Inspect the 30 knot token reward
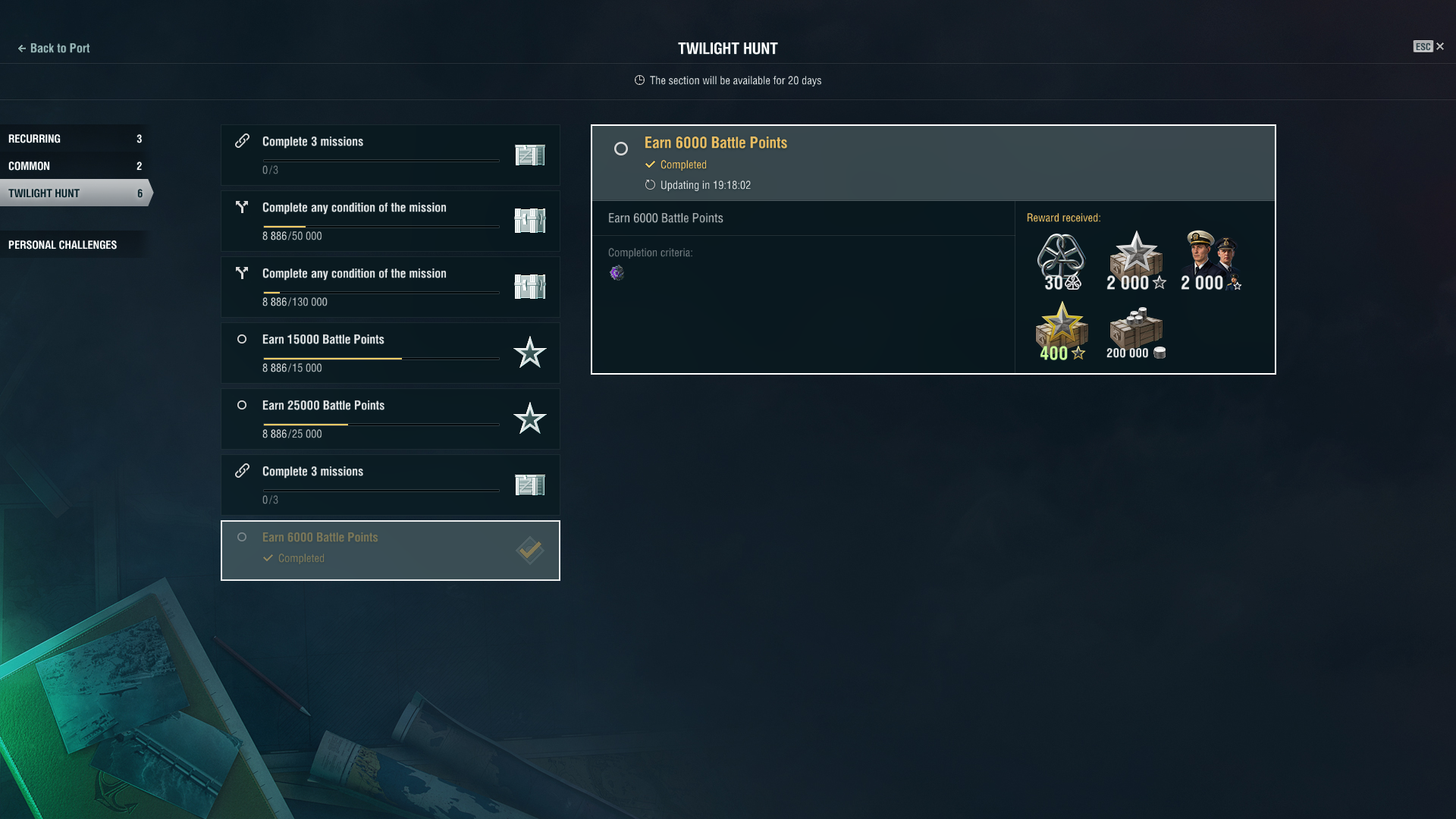1456x819 pixels. click(1061, 261)
